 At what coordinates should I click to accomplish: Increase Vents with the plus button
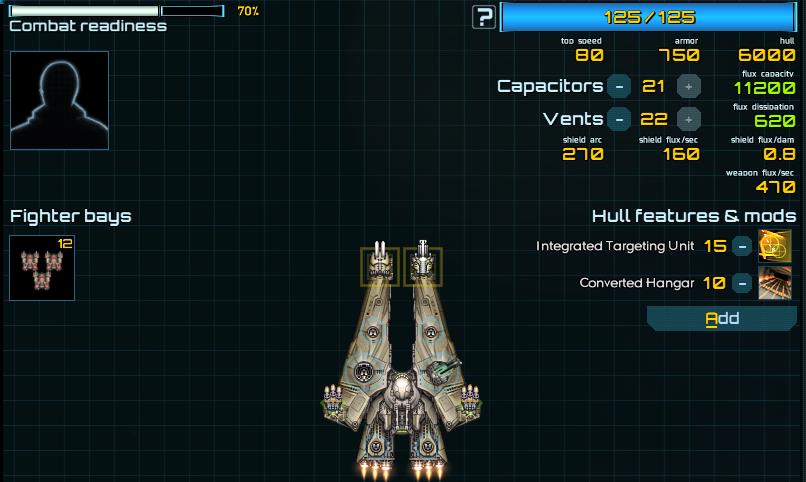coord(688,119)
